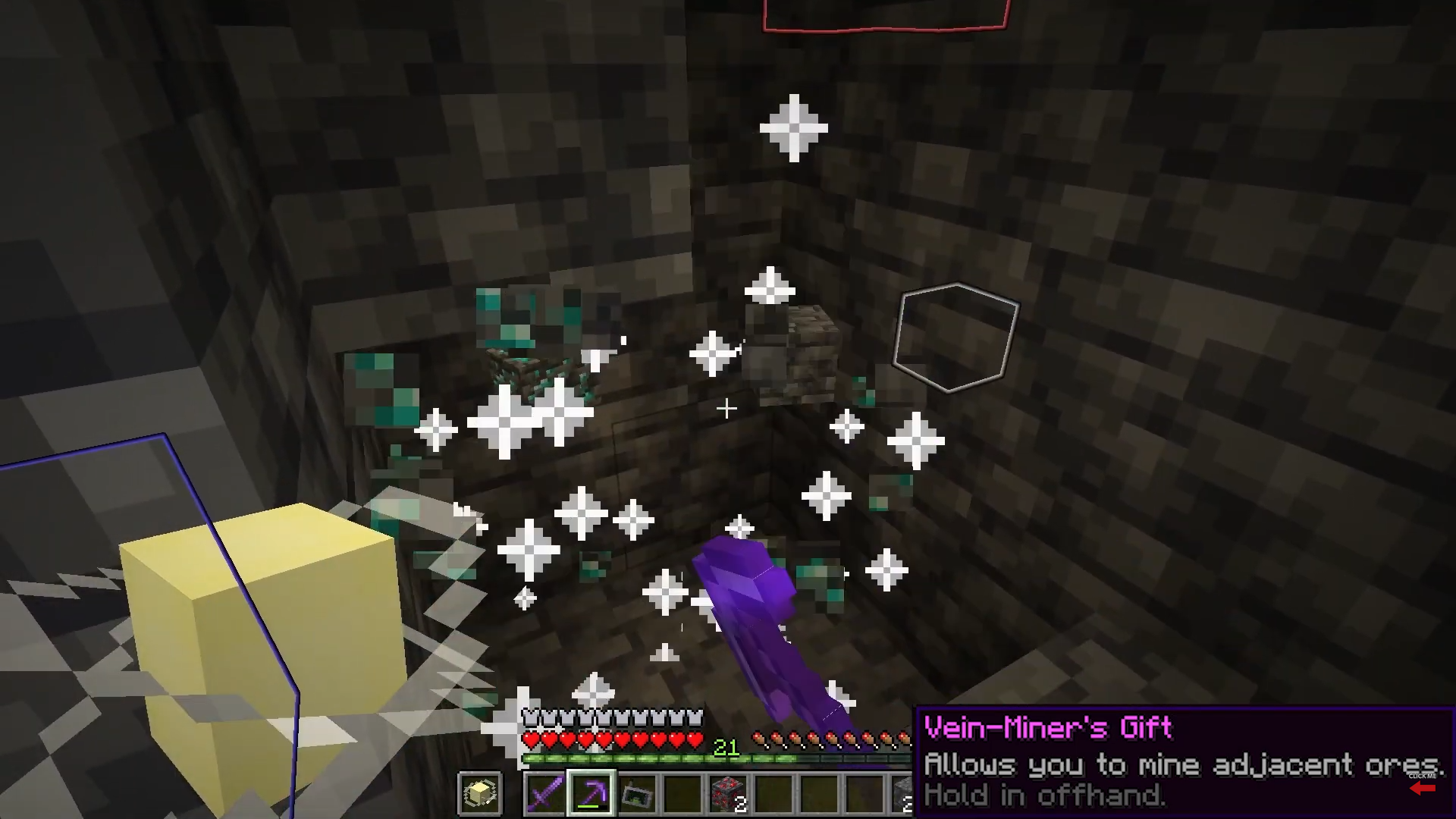Click the crosshair at screen center
Viewport: 1456px width, 819px height.
726,409
